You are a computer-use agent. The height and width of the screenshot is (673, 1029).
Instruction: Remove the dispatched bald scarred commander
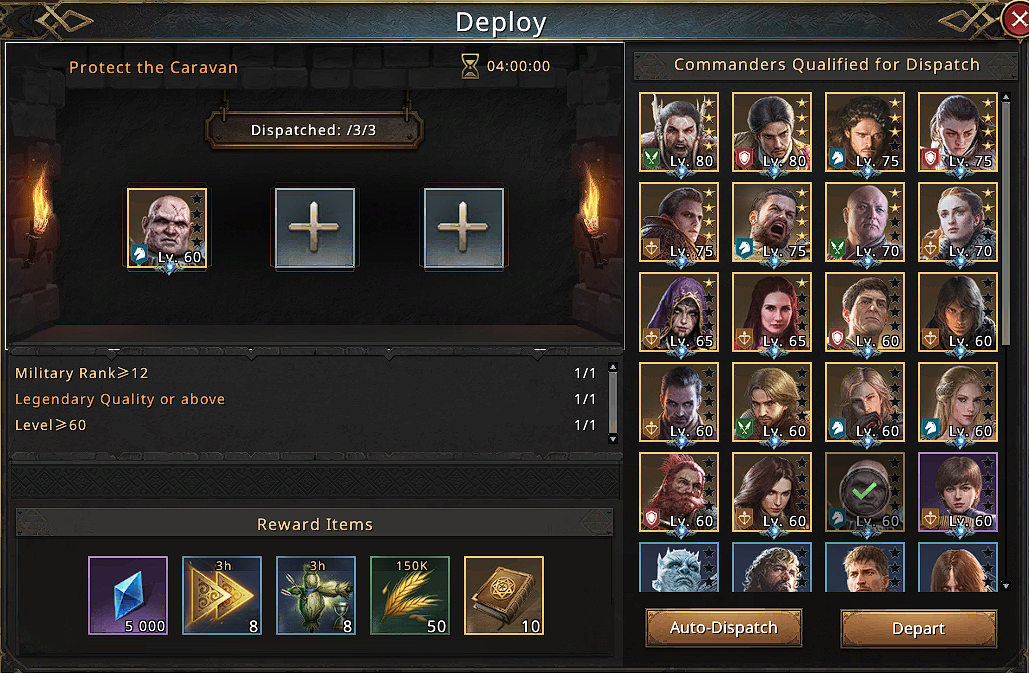pyautogui.click(x=167, y=228)
